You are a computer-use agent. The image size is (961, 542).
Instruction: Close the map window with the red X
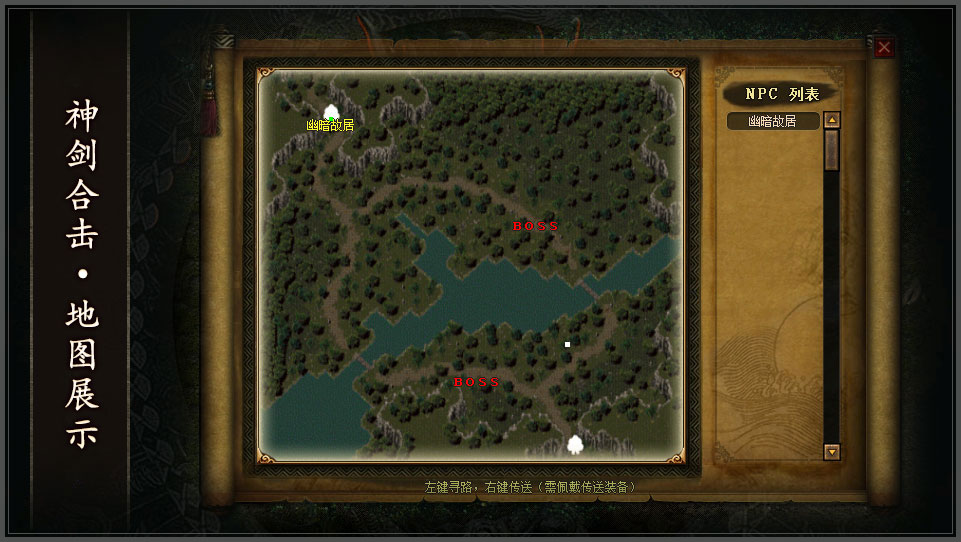click(x=884, y=48)
